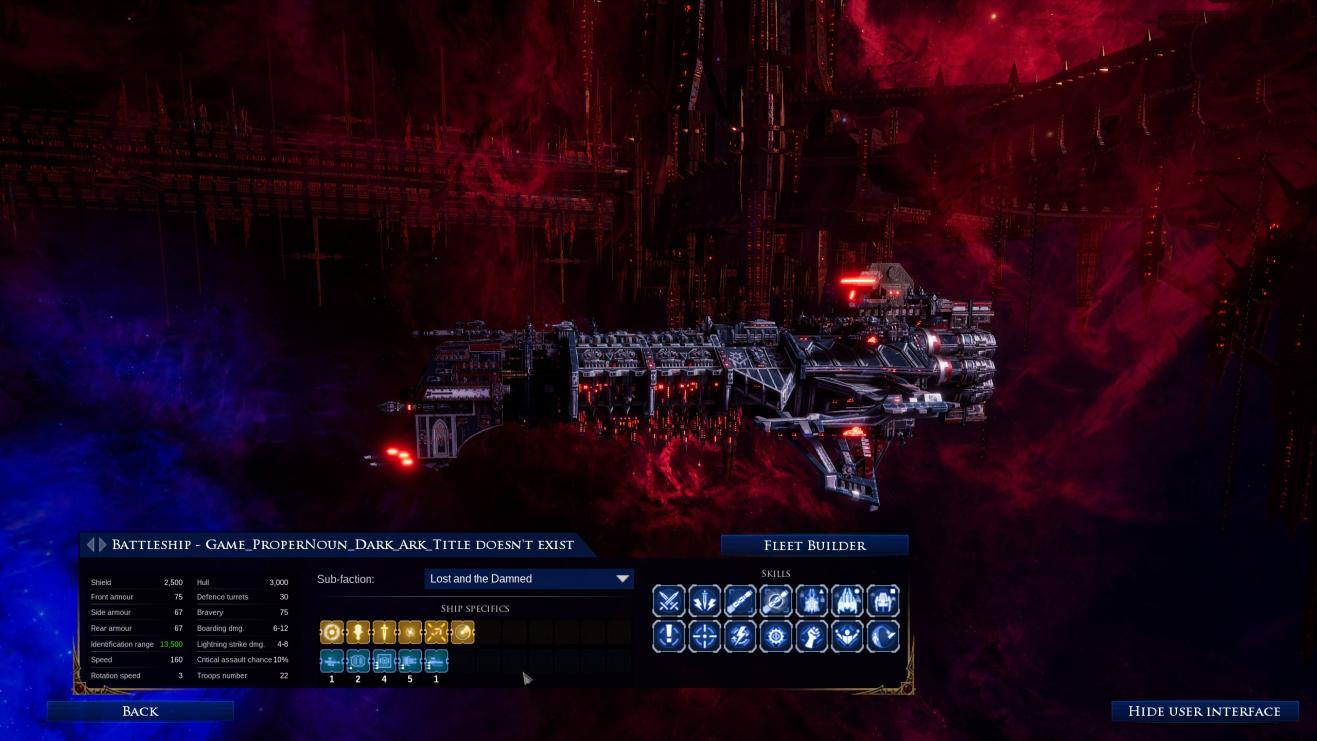Hide the user interface
Viewport: 1317px width, 741px height.
point(1204,711)
